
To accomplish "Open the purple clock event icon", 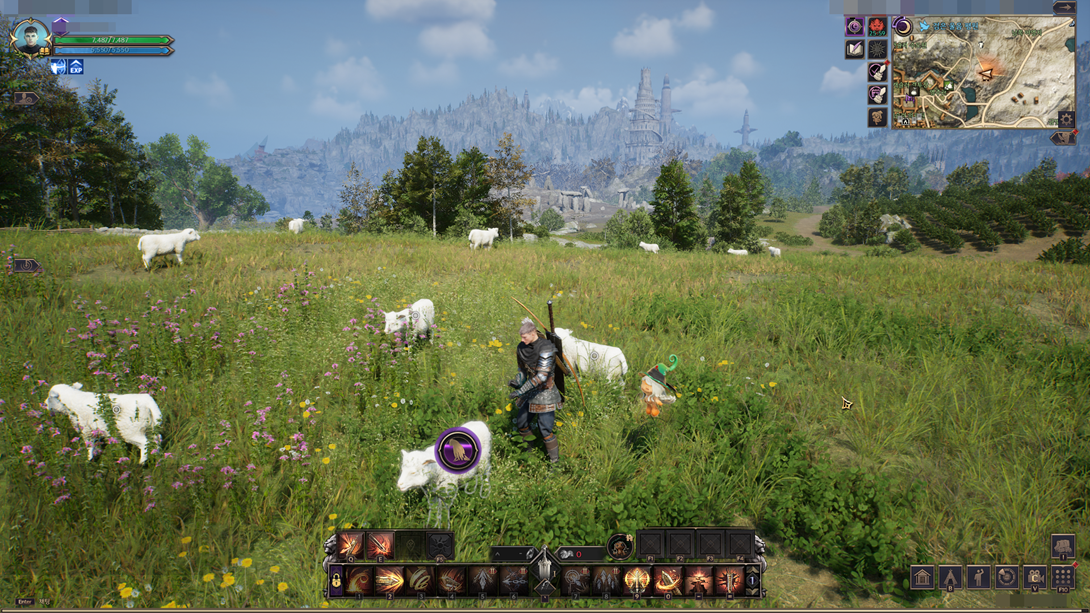I will click(855, 26).
